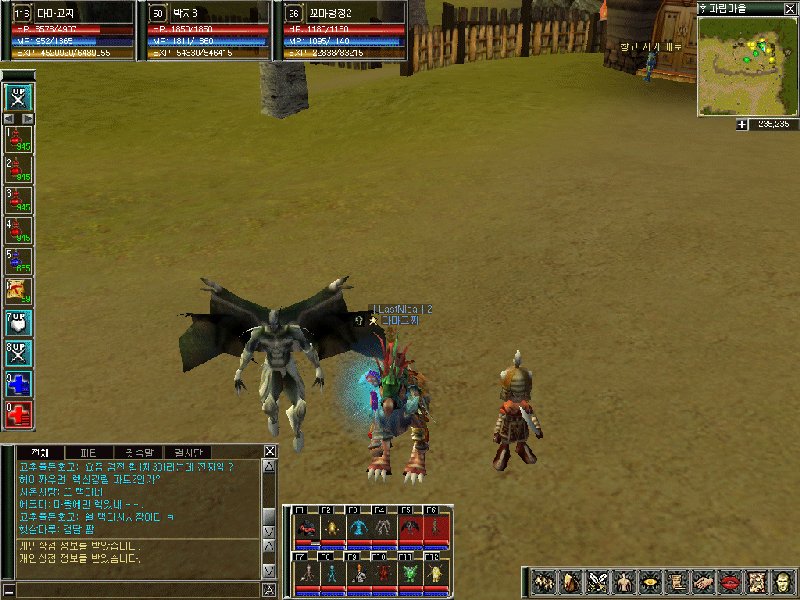Select the F3 blue humanoid summon slot
The width and height of the screenshot is (800, 600).
tap(357, 527)
